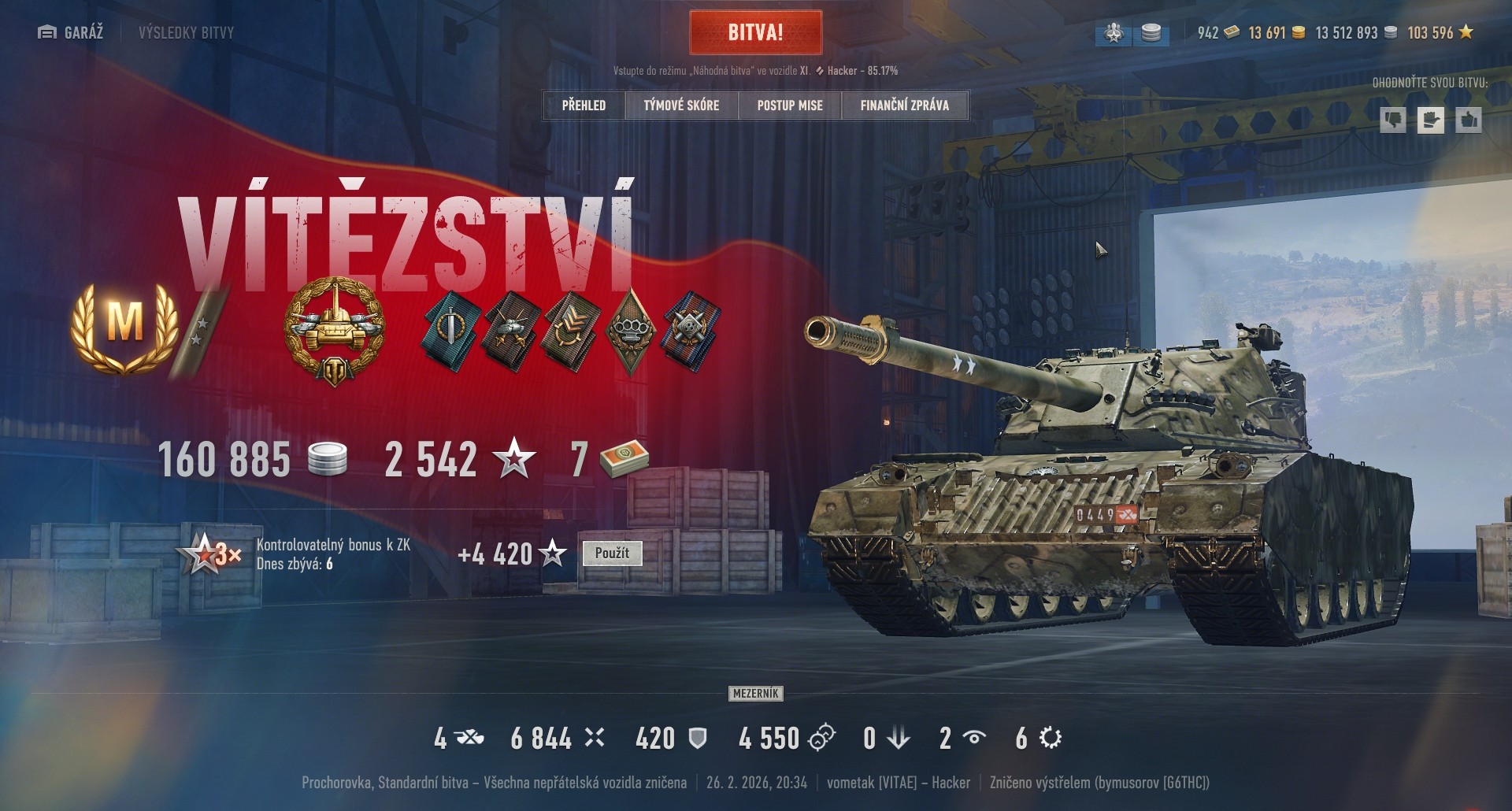The width and height of the screenshot is (1512, 811).
Task: Inspect the Ace Tanker mastery badge (M)
Action: (123, 324)
